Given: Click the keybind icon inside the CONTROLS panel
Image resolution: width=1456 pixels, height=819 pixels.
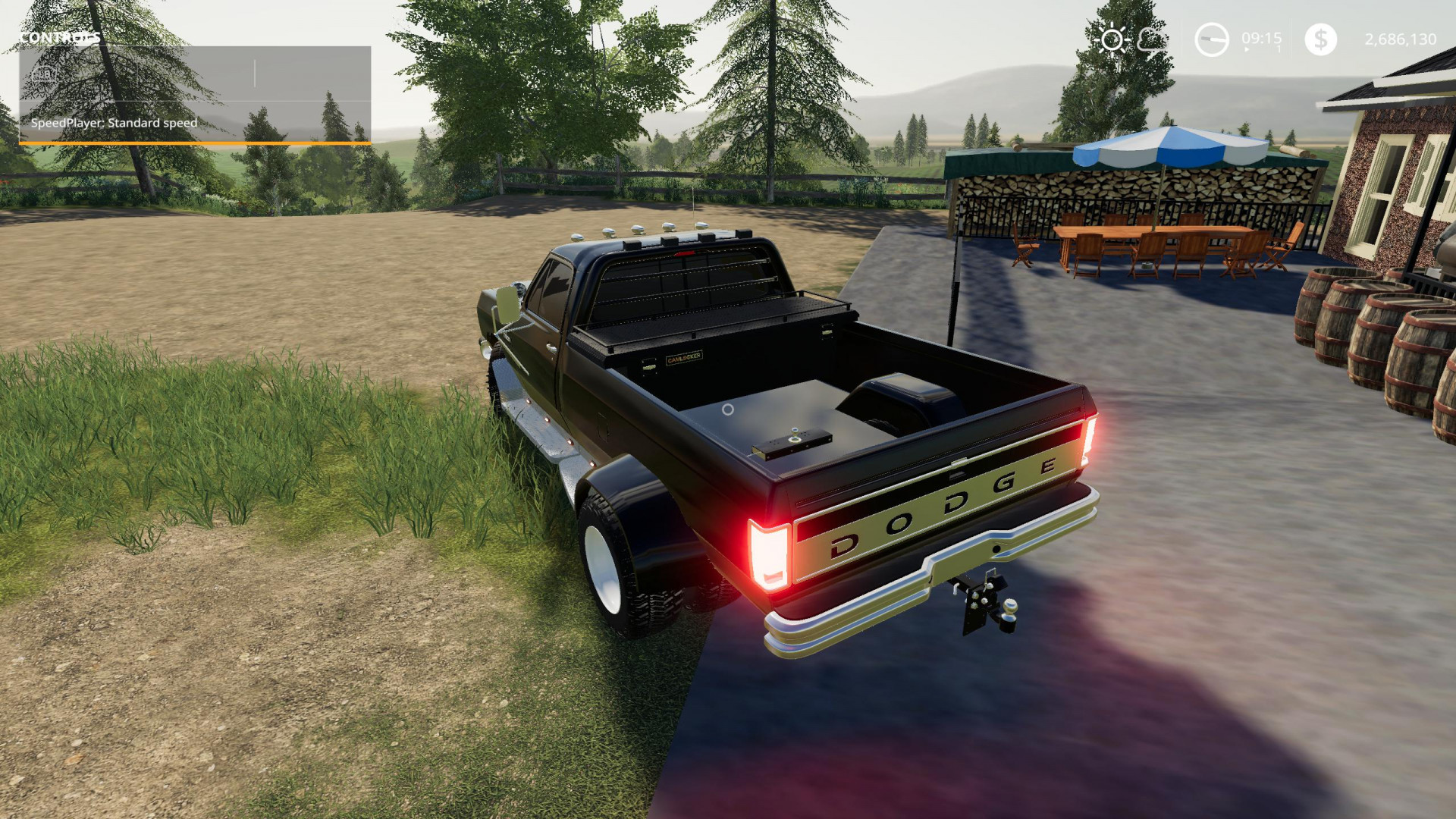Looking at the screenshot, I should pos(43,76).
